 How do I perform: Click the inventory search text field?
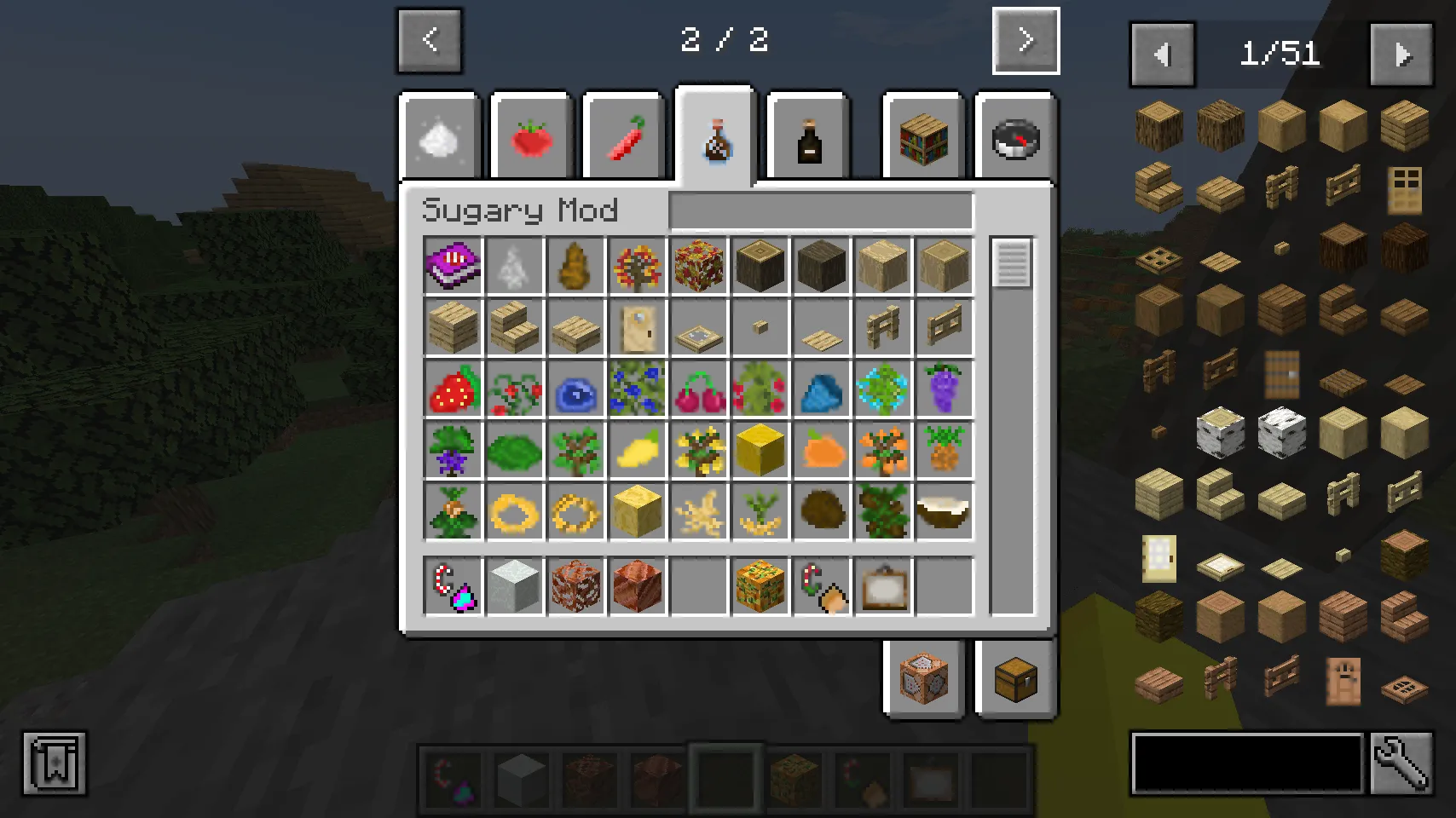820,211
